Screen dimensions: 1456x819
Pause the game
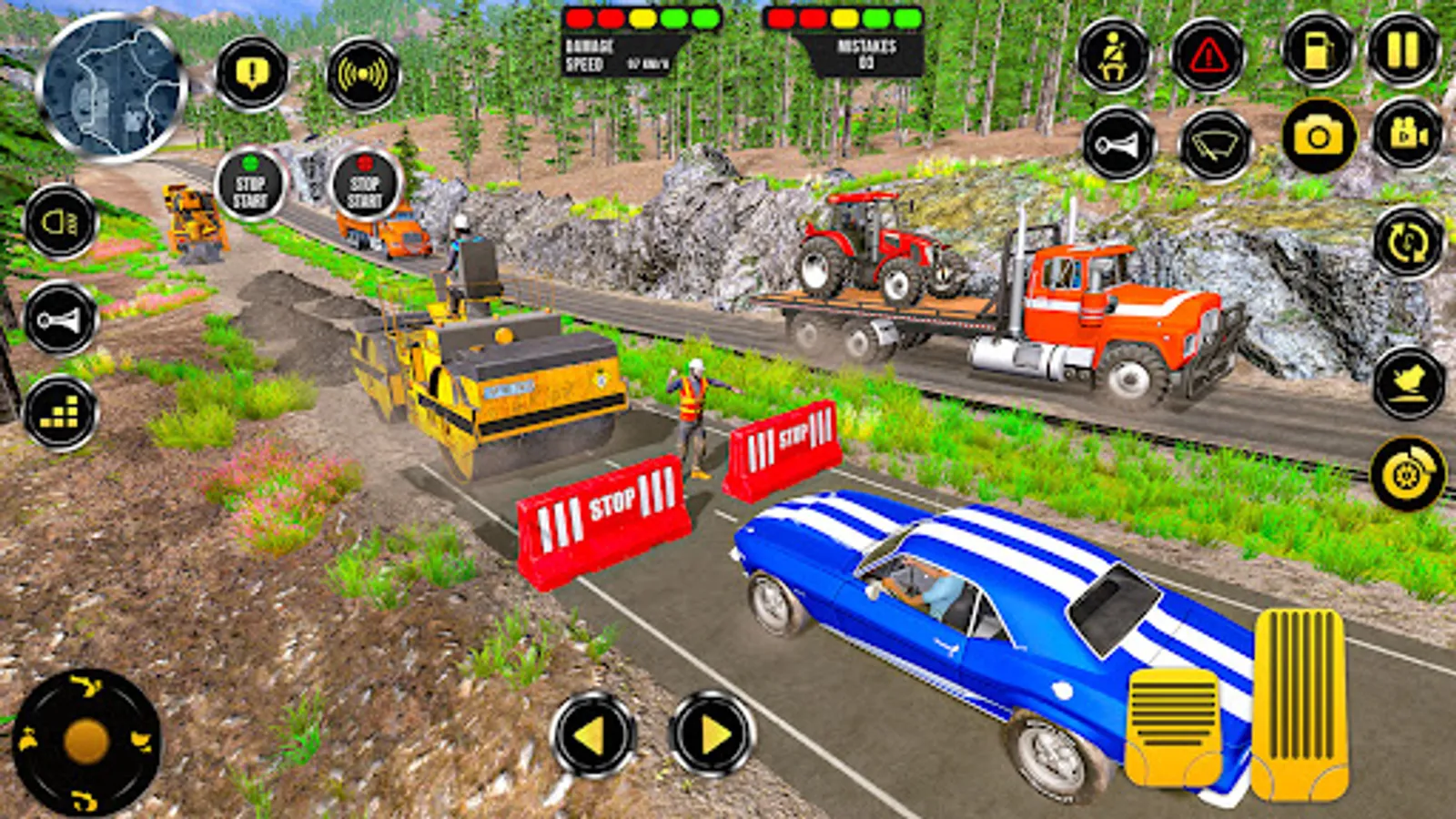click(1404, 50)
